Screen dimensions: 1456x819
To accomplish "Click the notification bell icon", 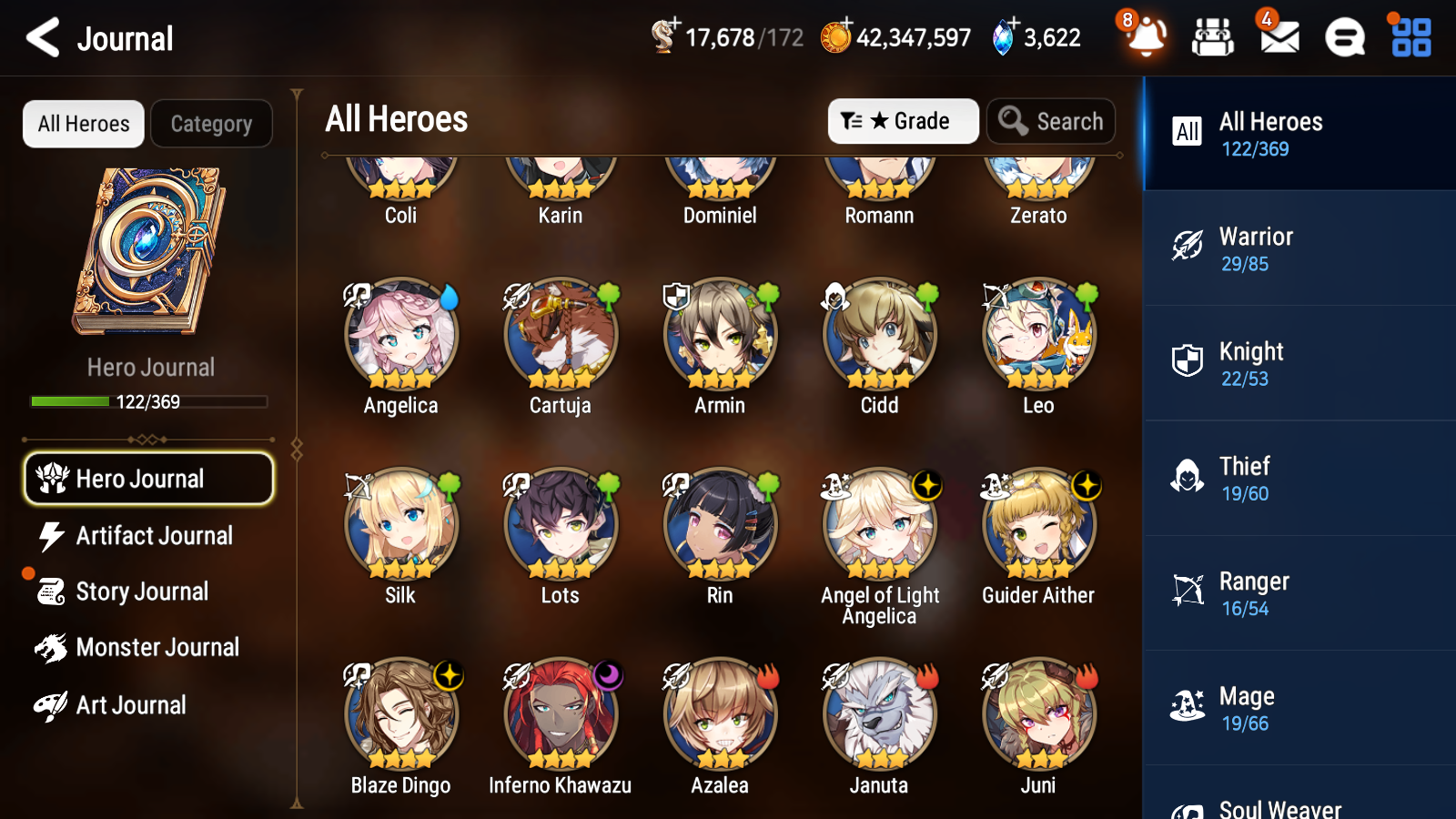I will click(1146, 37).
